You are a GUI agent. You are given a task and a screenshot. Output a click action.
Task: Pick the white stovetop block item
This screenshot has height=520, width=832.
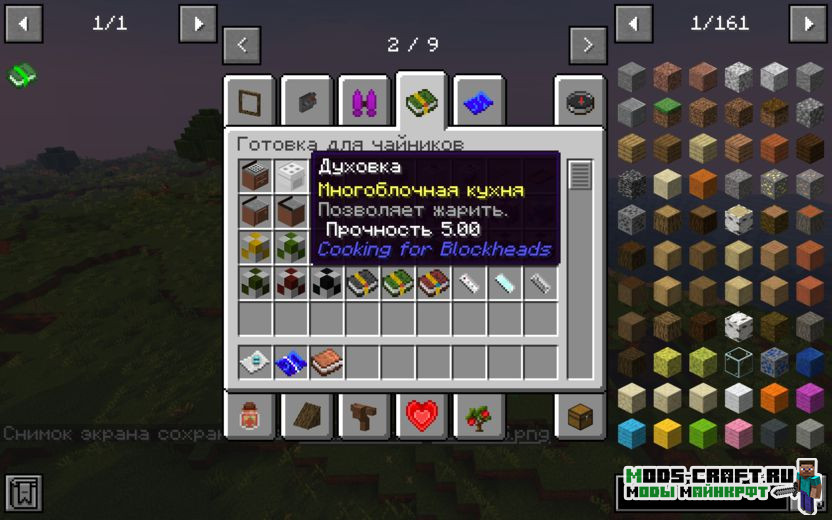point(291,177)
